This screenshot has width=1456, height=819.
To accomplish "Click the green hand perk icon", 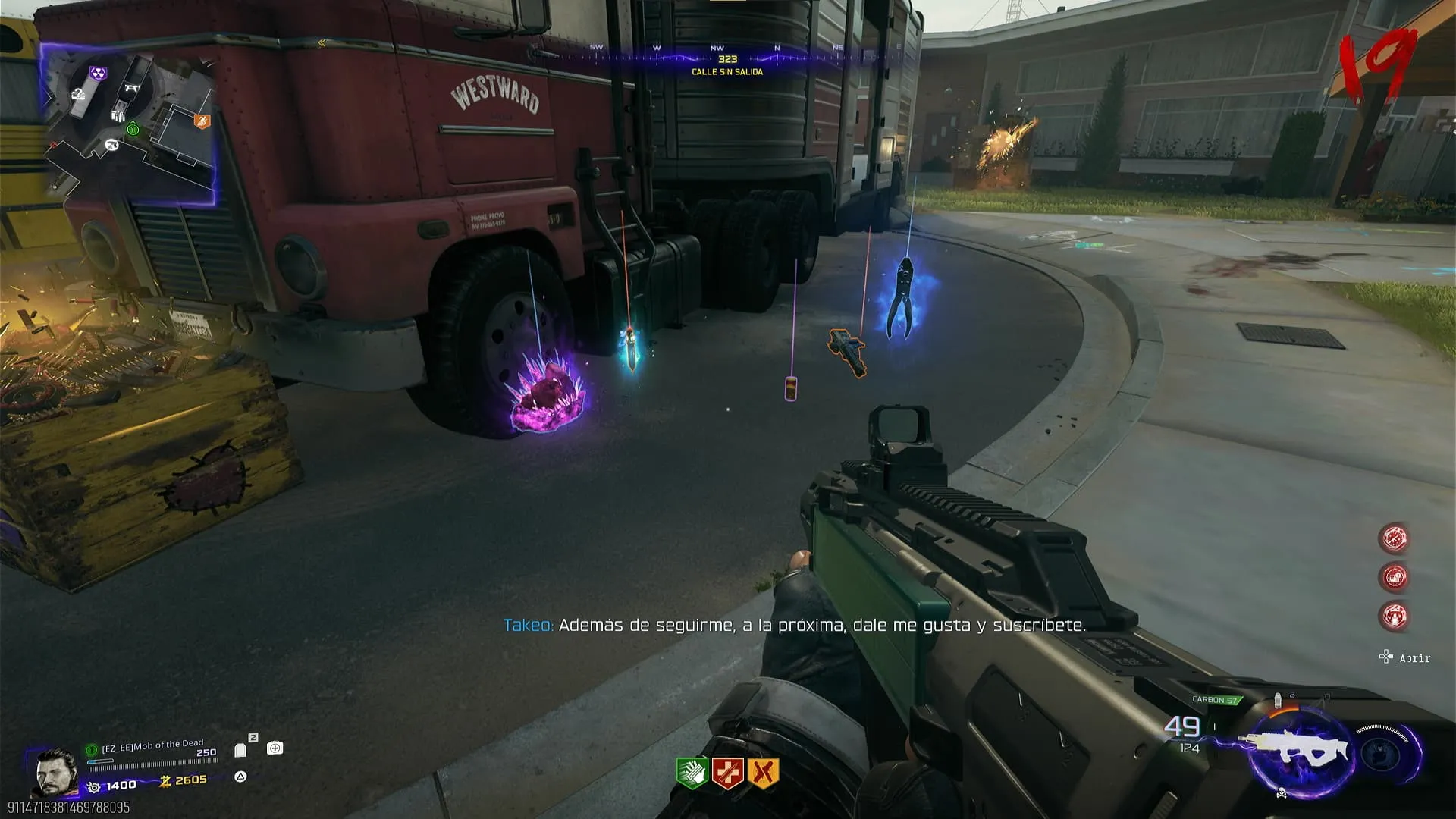I will [x=692, y=773].
